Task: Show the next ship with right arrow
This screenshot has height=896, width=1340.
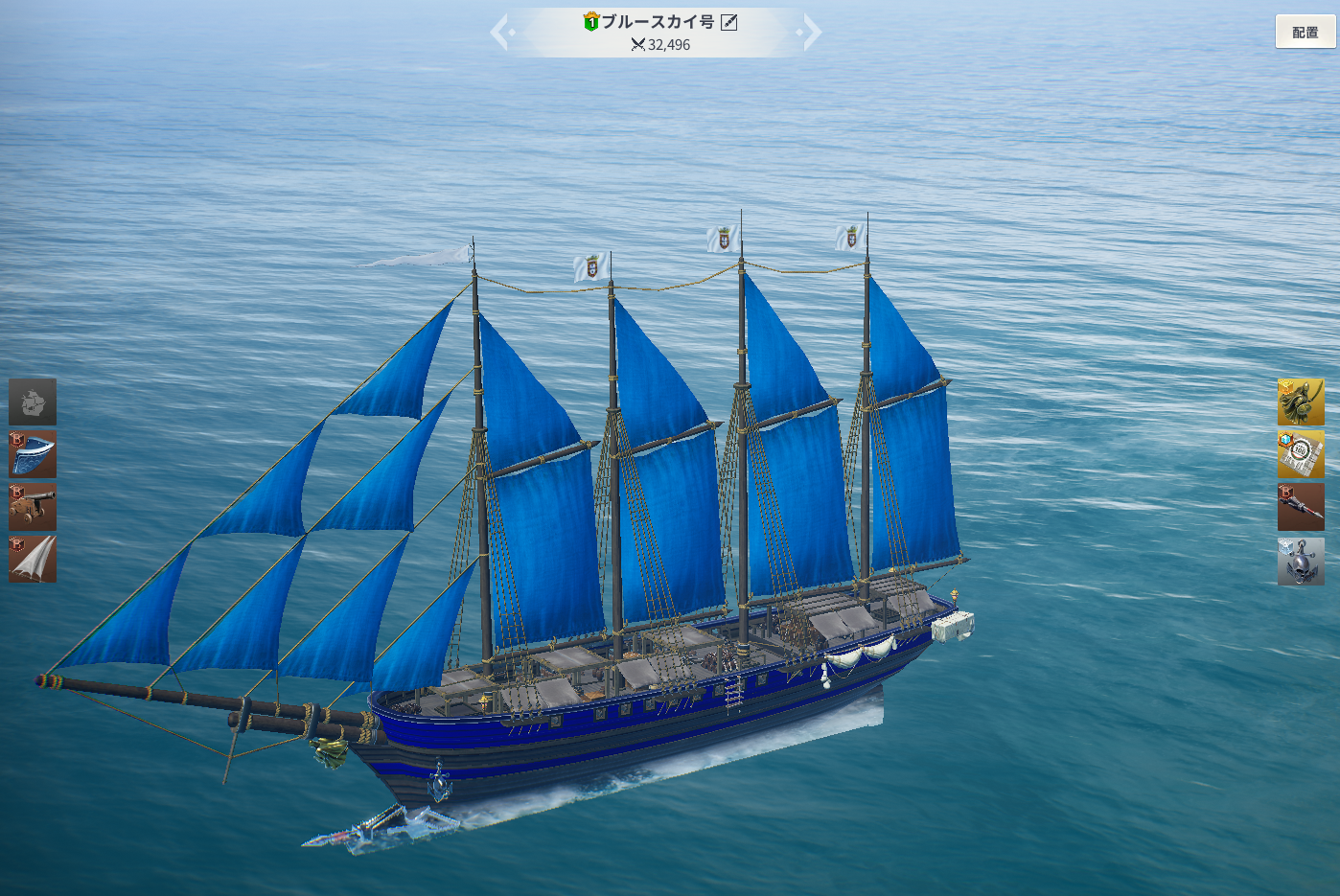Action: 811,32
